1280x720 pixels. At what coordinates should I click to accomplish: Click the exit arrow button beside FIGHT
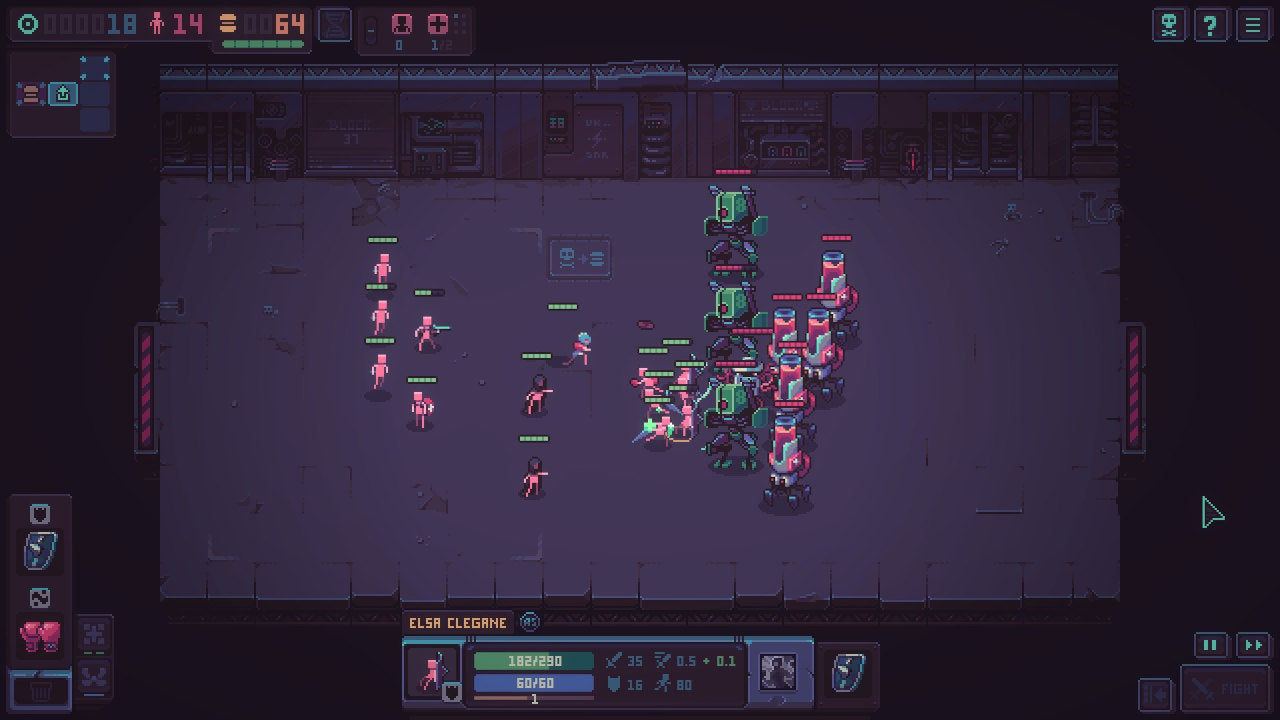pos(1155,693)
